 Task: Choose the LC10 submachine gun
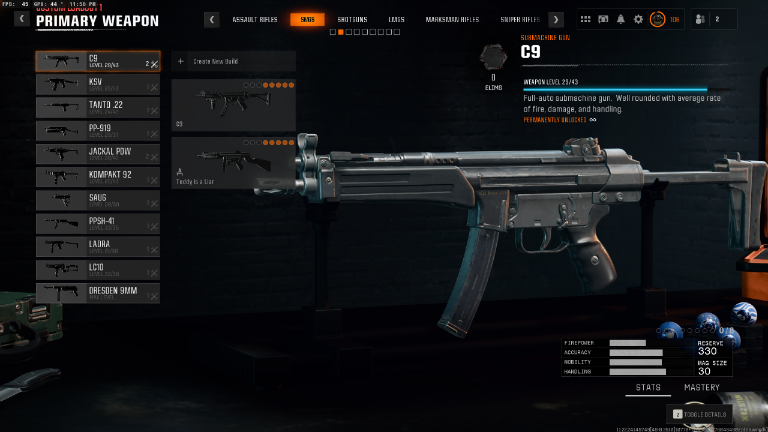97,269
